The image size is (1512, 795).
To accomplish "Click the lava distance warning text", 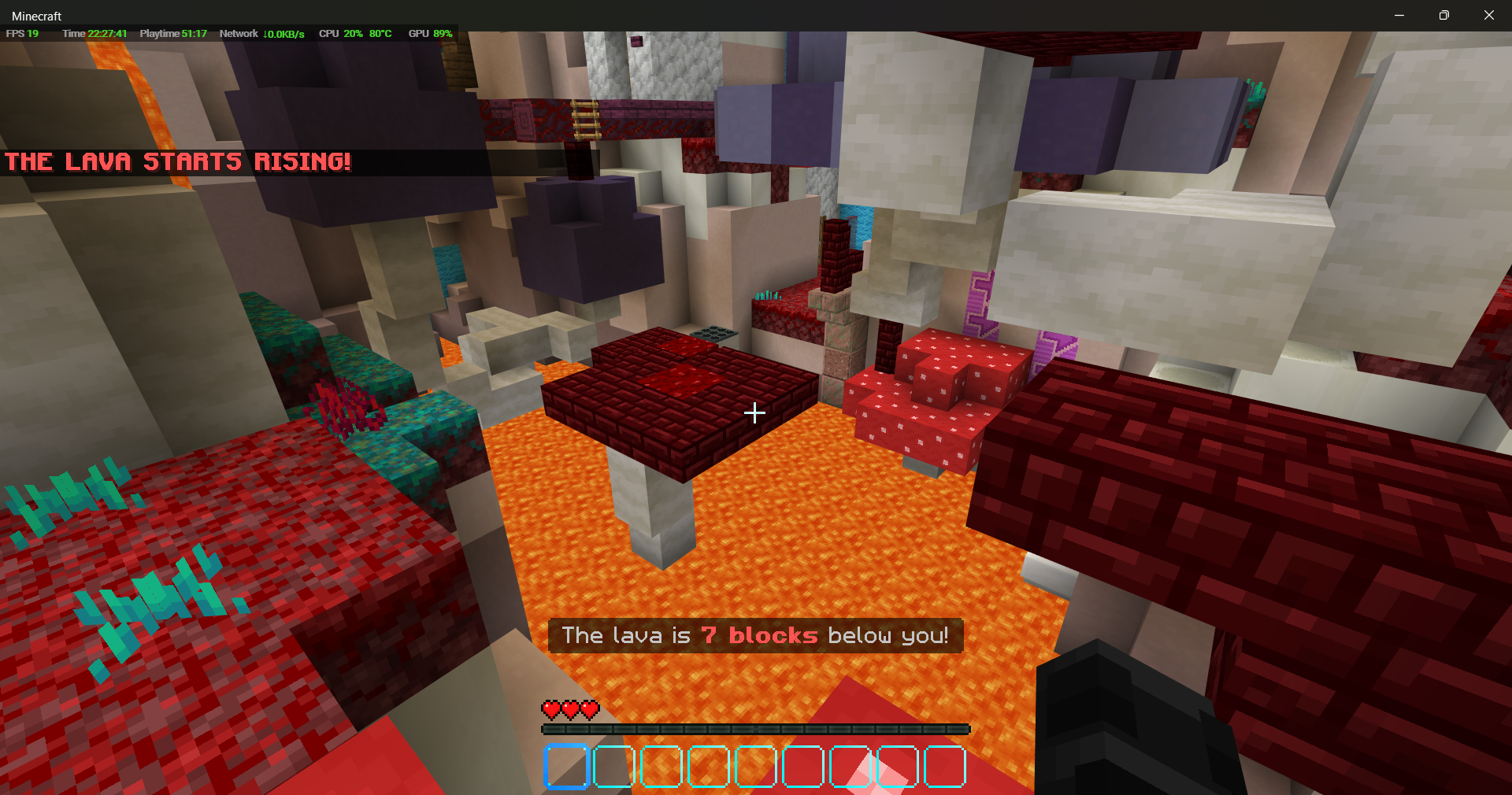I will click(x=754, y=636).
